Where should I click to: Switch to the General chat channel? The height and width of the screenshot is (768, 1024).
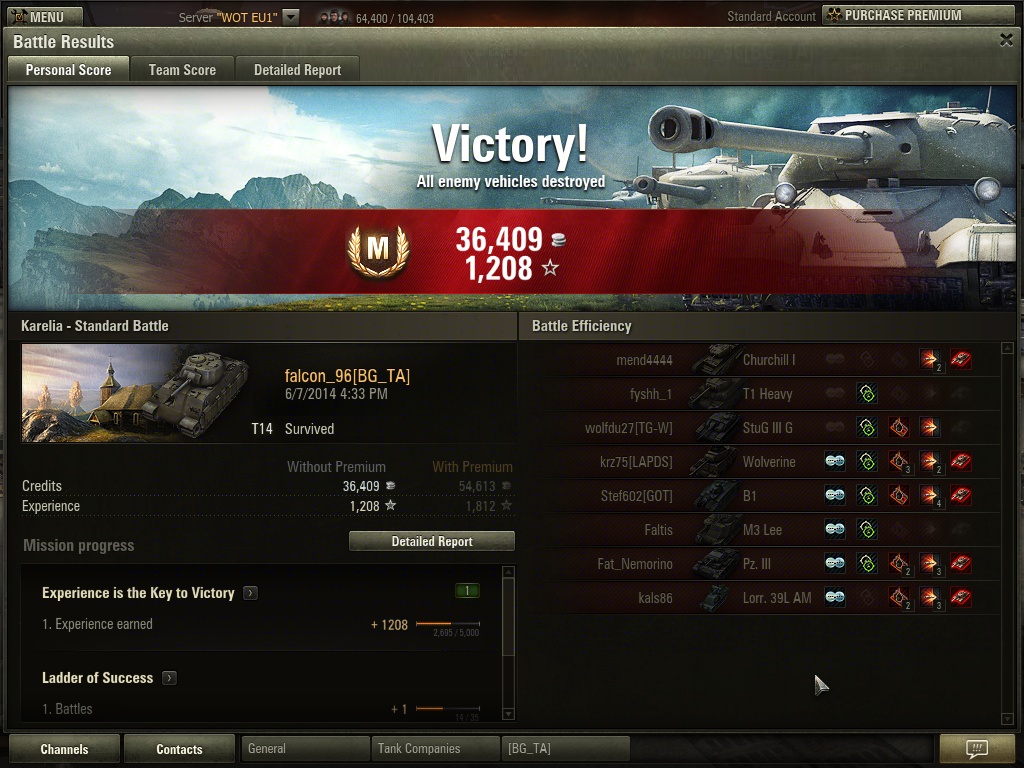305,748
